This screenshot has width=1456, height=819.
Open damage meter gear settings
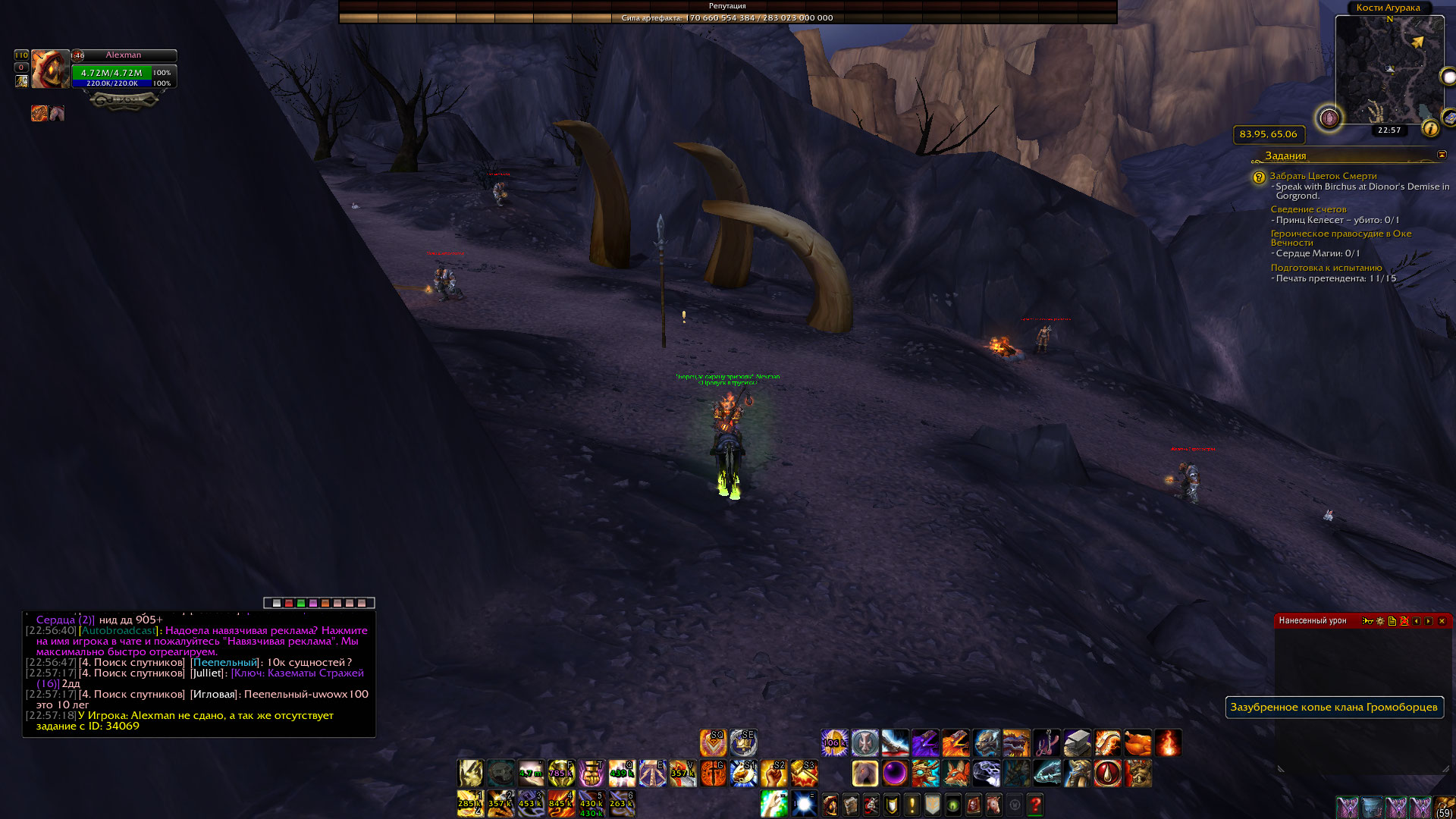pyautogui.click(x=1380, y=621)
